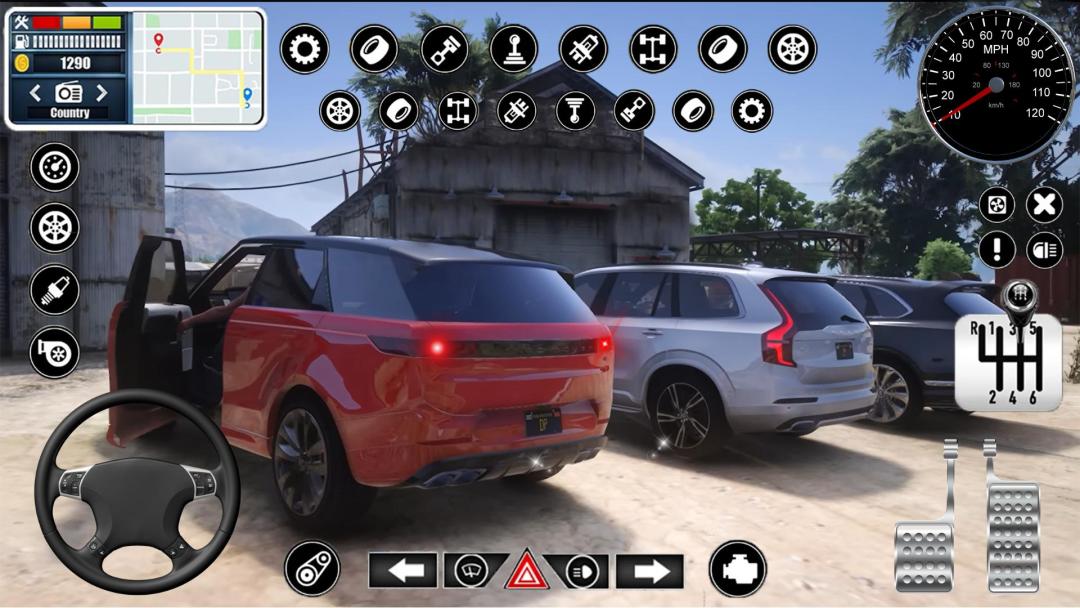Switch to the previous radio station
Image resolution: width=1080 pixels, height=608 pixels.
tap(36, 93)
